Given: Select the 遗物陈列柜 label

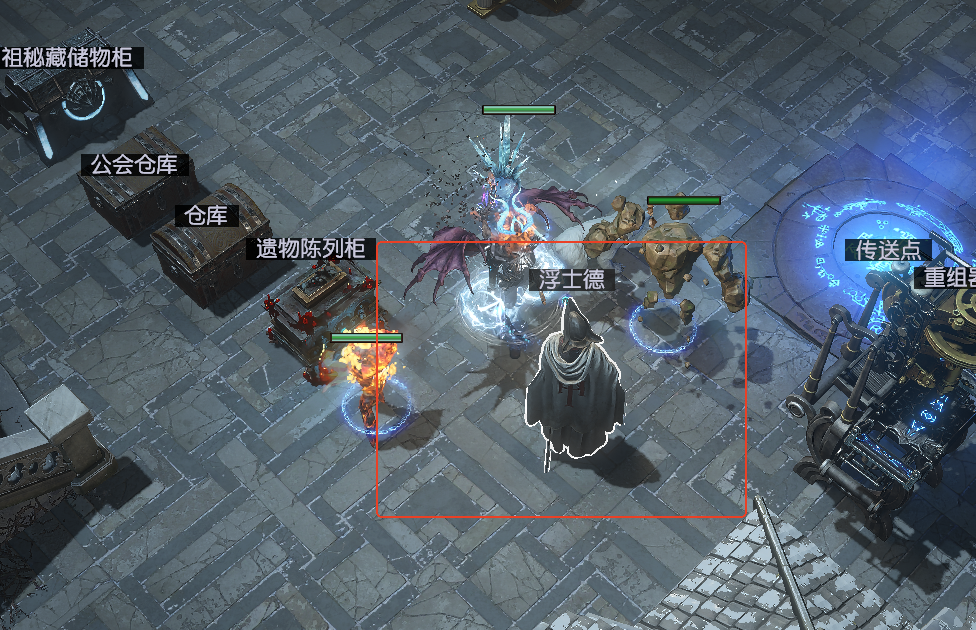Looking at the screenshot, I should pyautogui.click(x=310, y=249).
